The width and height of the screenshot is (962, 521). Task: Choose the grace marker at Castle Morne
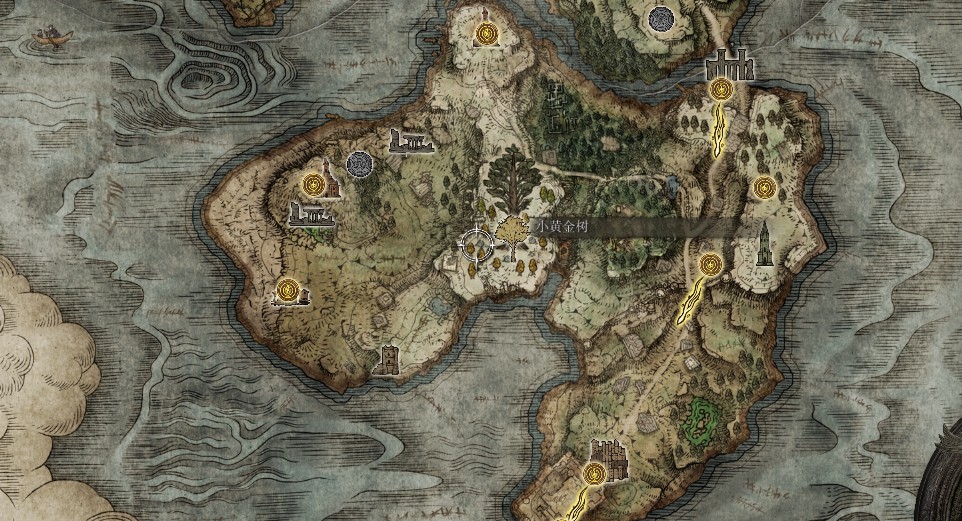(x=594, y=472)
